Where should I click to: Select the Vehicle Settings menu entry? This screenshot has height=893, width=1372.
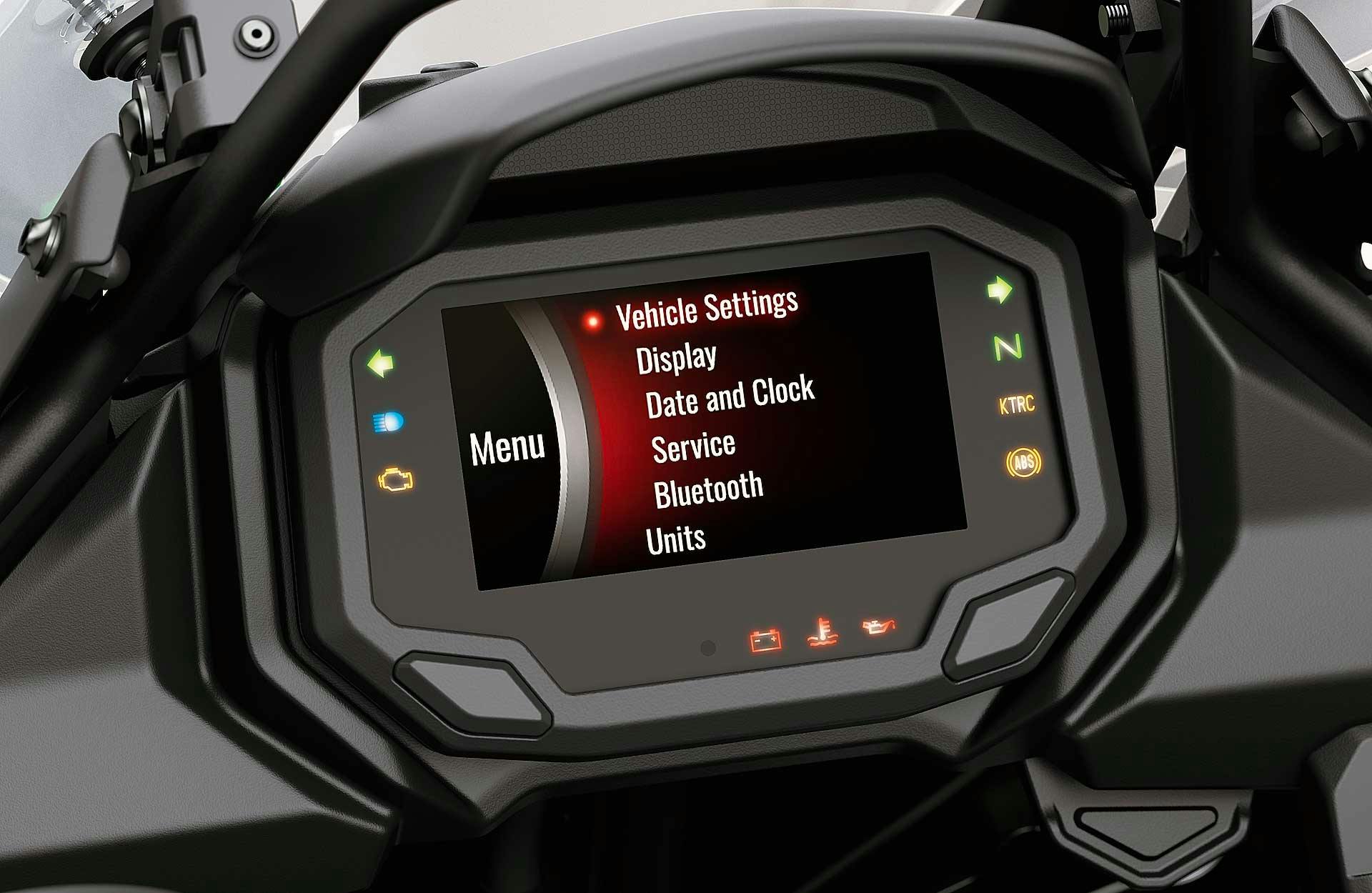(706, 309)
